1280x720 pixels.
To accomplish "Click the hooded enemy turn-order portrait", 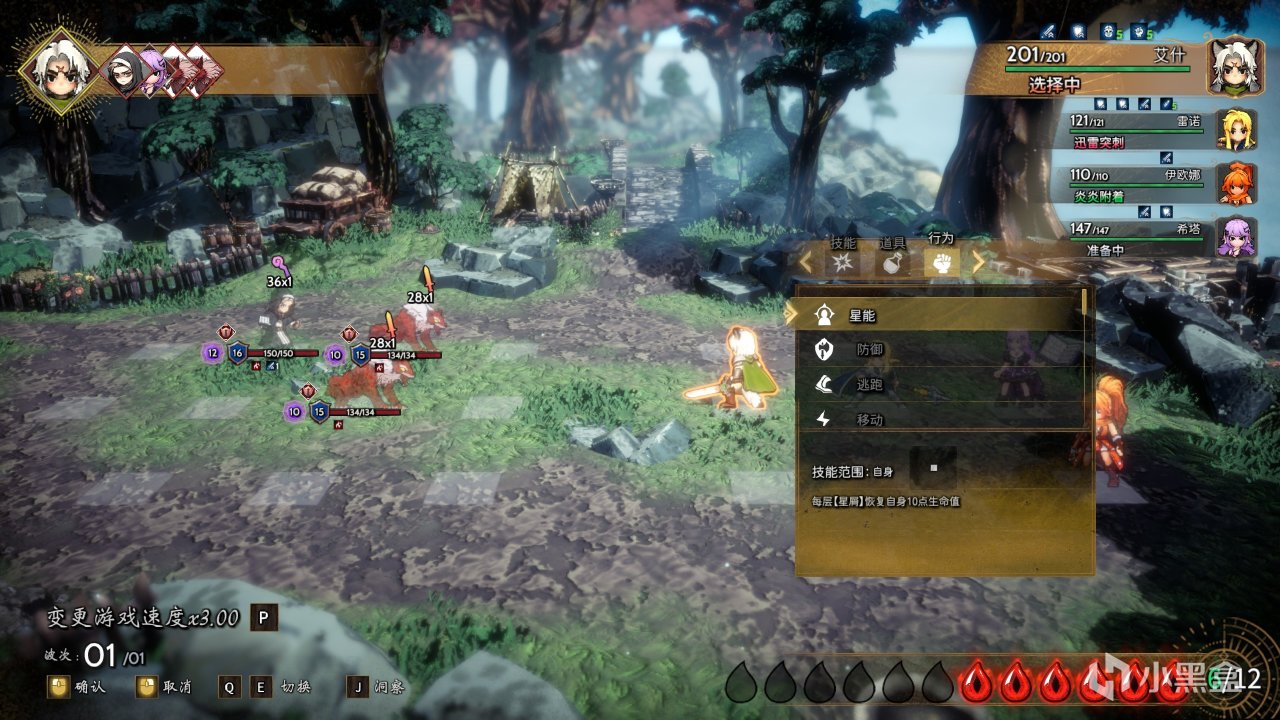I will [124, 71].
